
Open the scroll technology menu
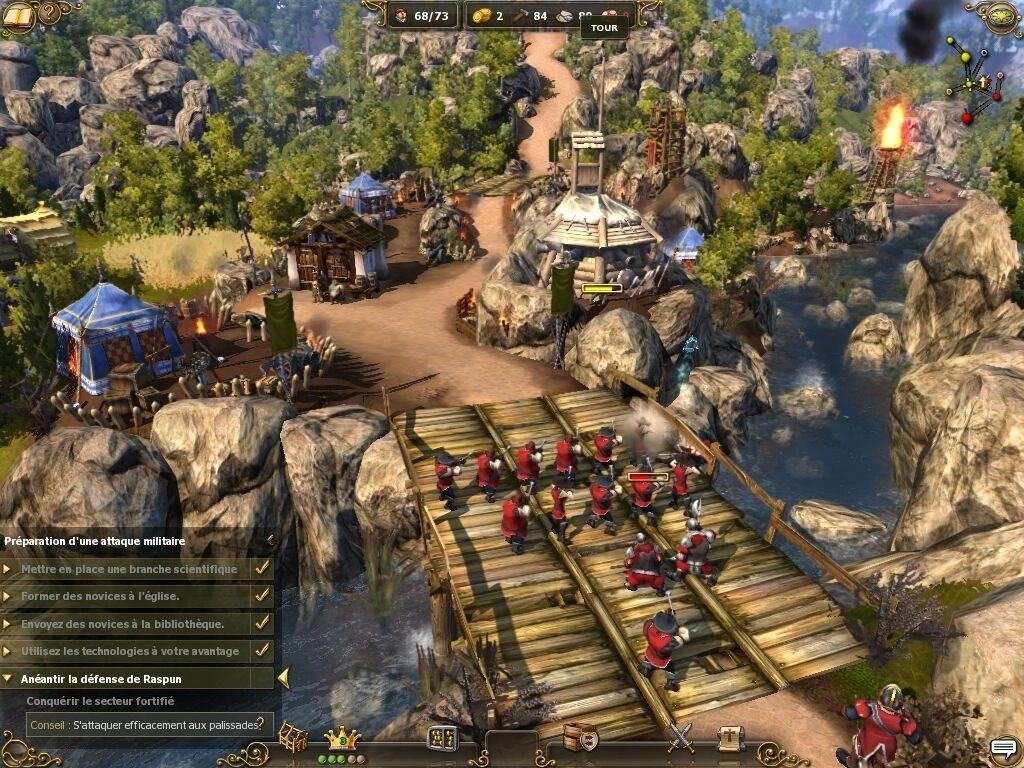click(730, 737)
